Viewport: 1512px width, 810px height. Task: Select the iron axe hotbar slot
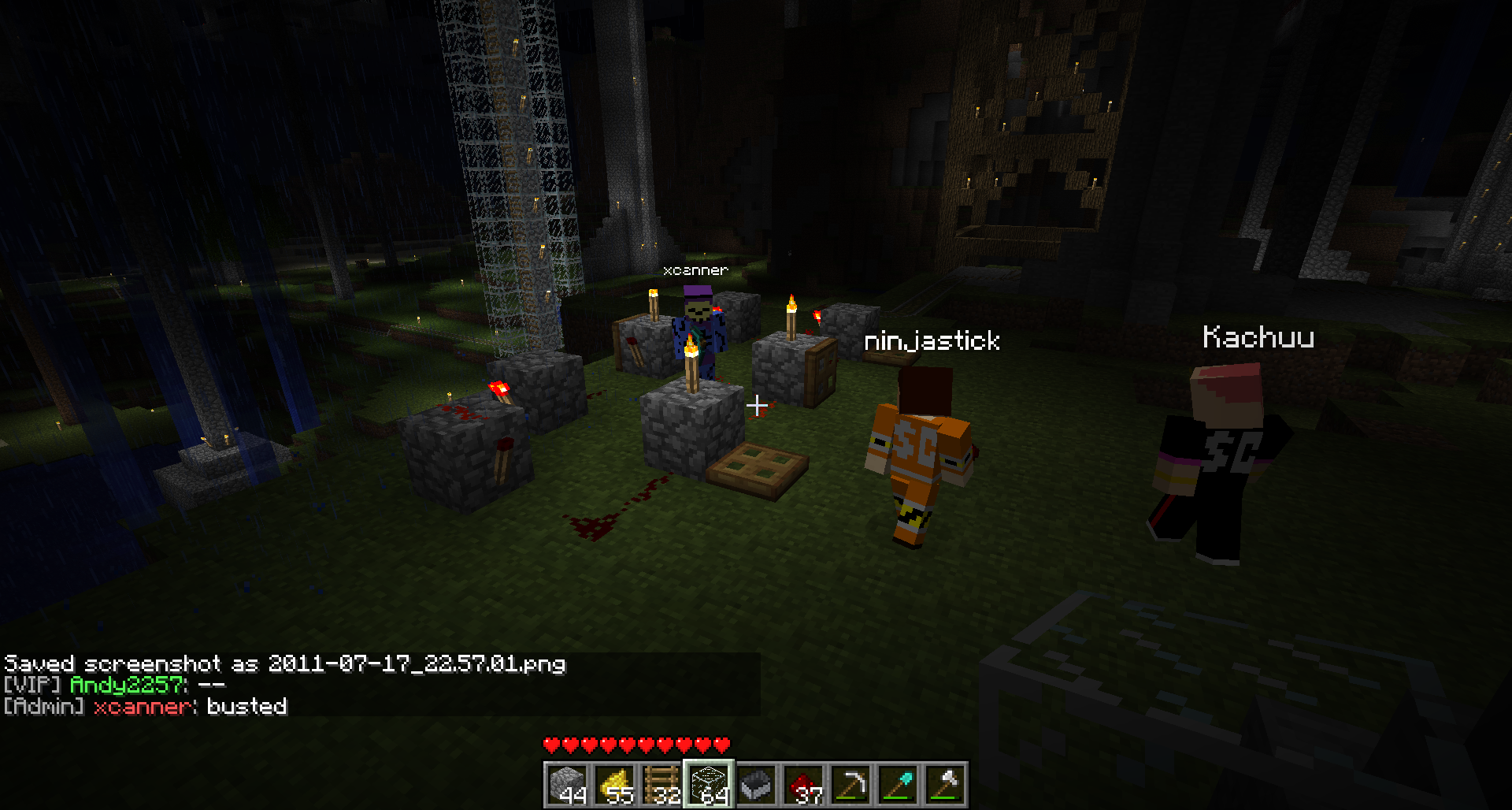click(x=945, y=784)
